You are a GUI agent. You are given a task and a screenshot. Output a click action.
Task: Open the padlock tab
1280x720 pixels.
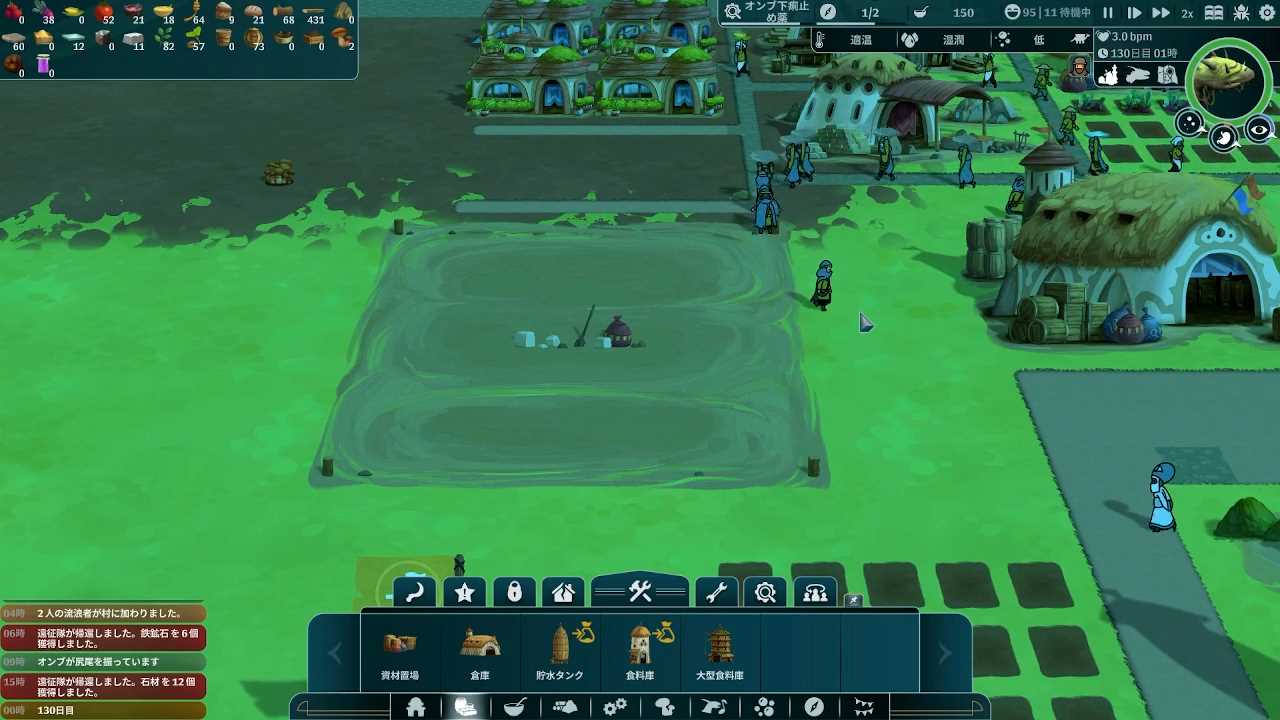coord(514,592)
